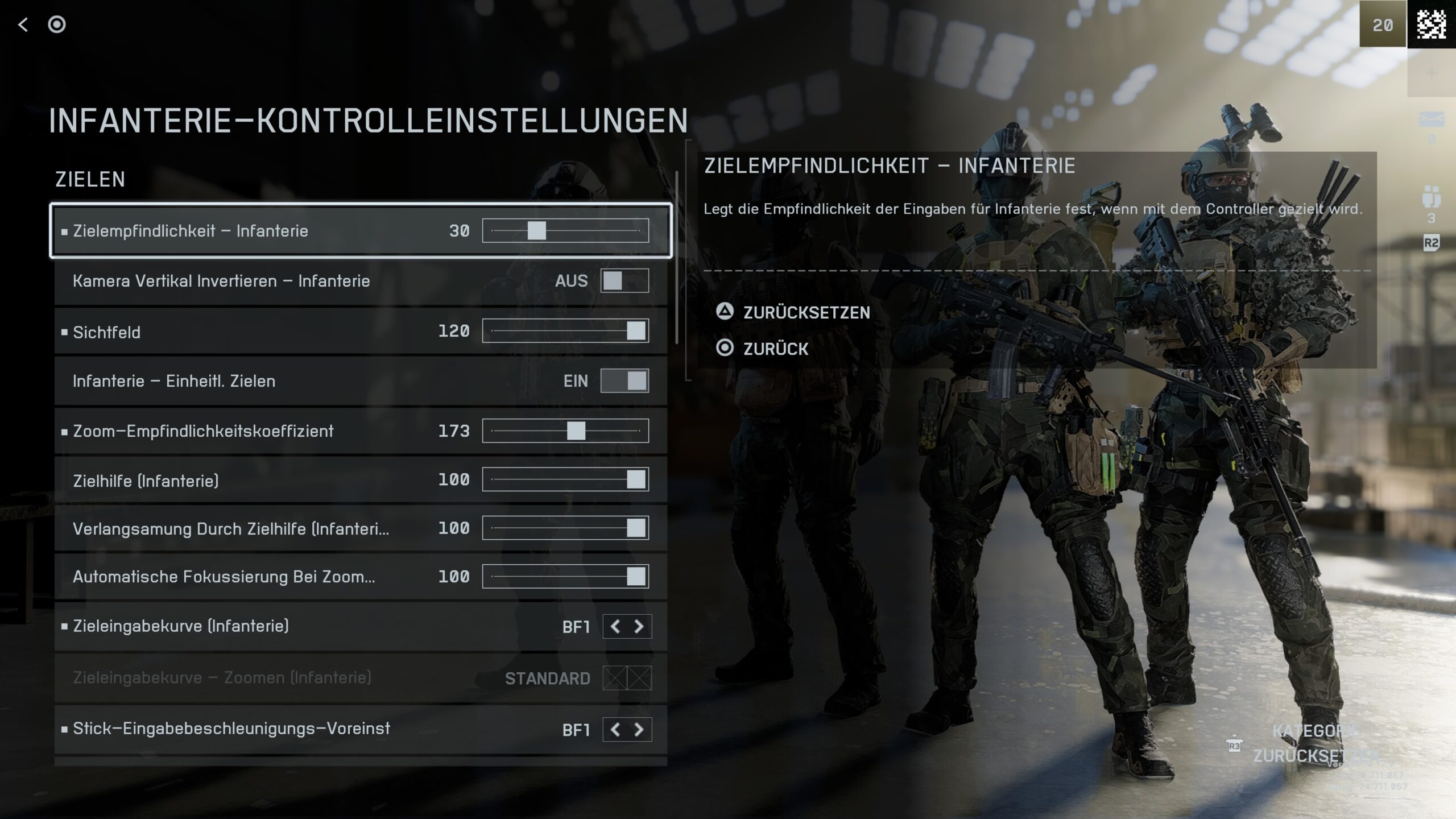This screenshot has width=1456, height=819.
Task: Click ZURÜCKSETZEN to reset the setting
Action: pyautogui.click(x=806, y=312)
